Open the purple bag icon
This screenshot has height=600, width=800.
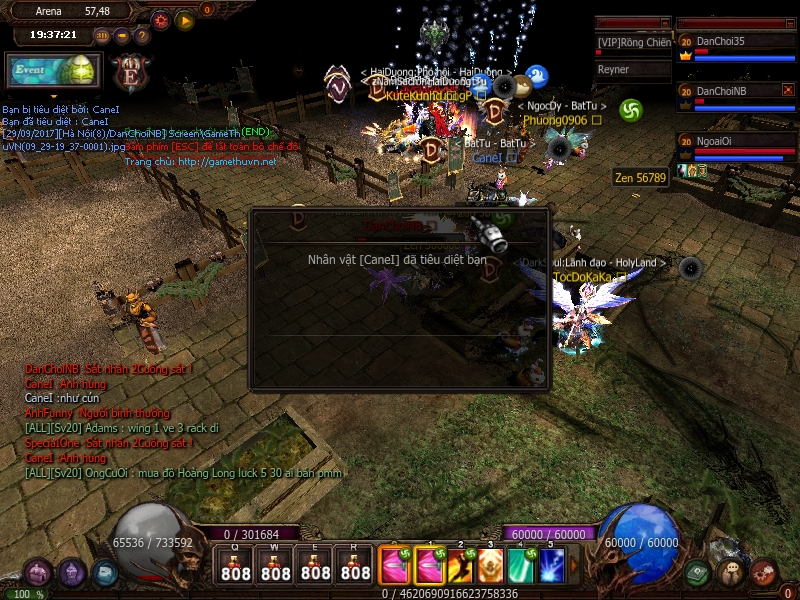[x=38, y=573]
